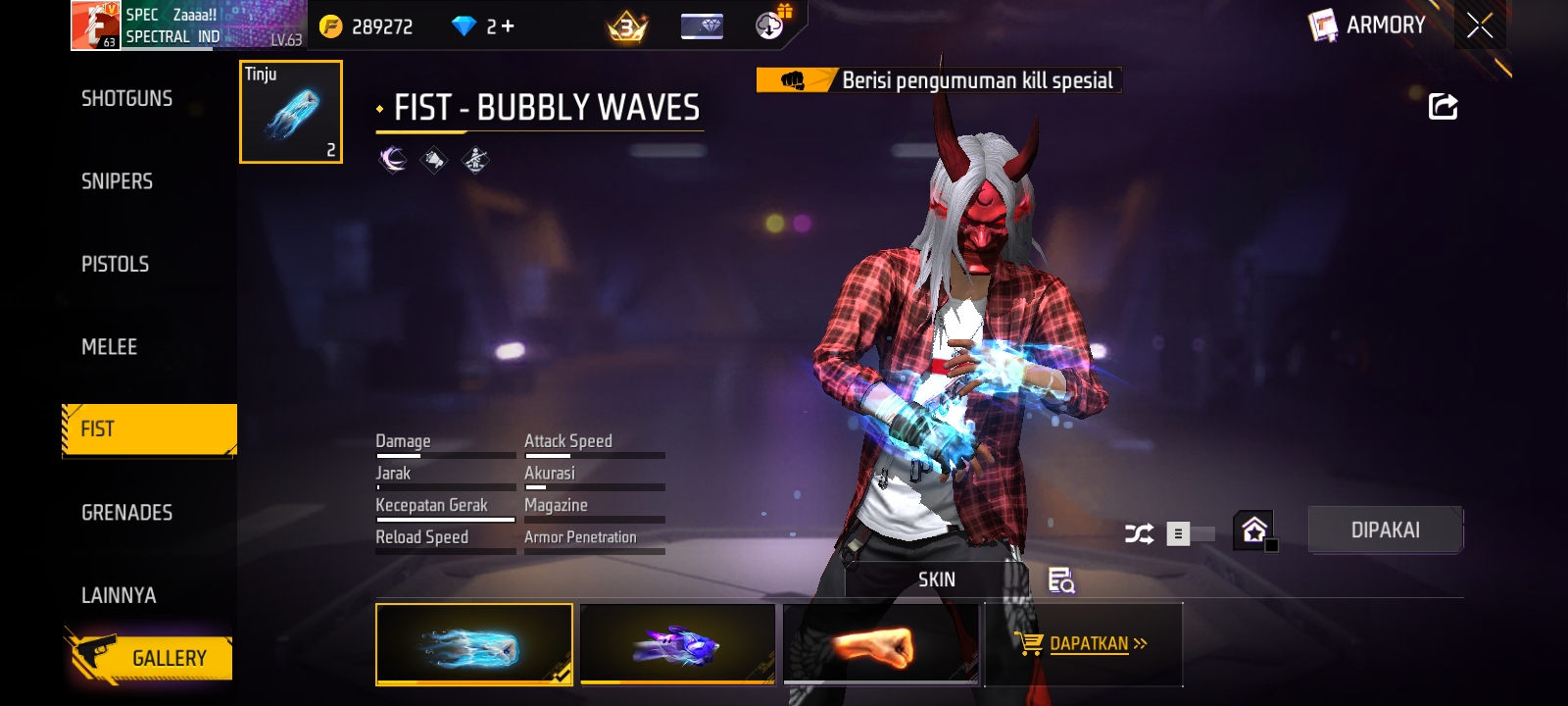Choose the Bubbly Waves blue fist skin
Viewport: 1568px width, 706px height.
click(x=474, y=643)
